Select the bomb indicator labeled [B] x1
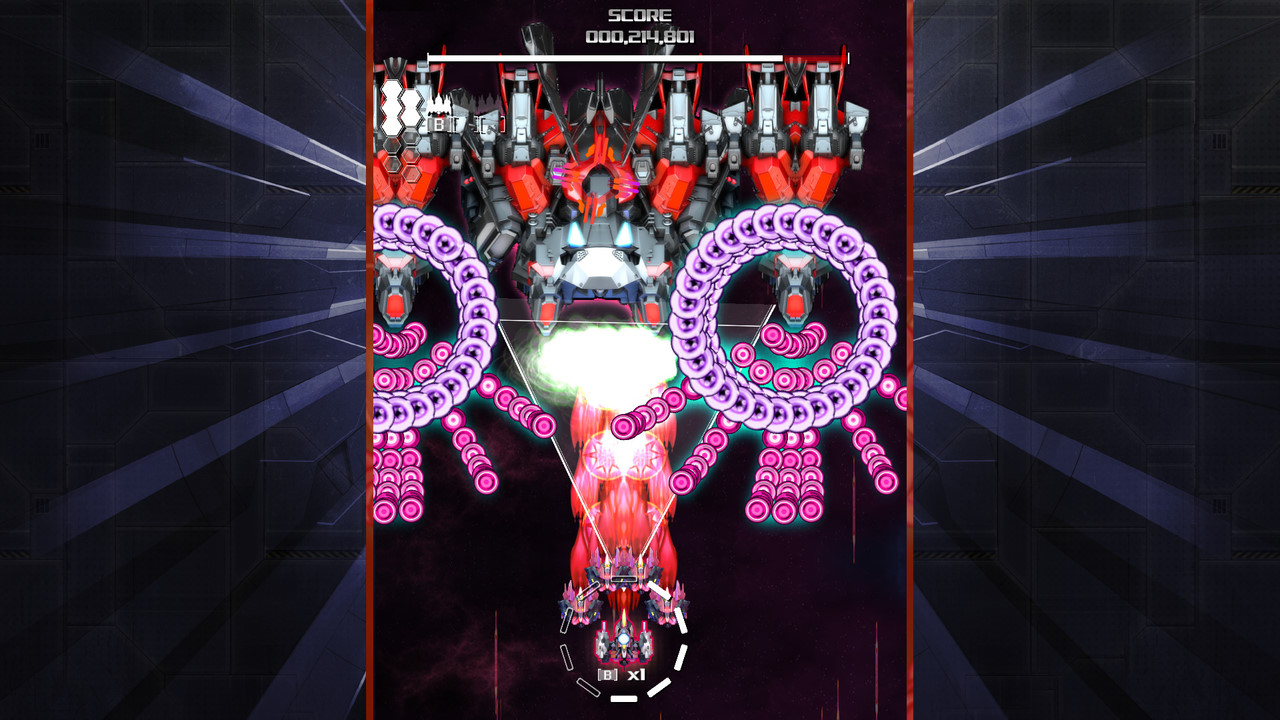The height and width of the screenshot is (720, 1280). point(620,674)
